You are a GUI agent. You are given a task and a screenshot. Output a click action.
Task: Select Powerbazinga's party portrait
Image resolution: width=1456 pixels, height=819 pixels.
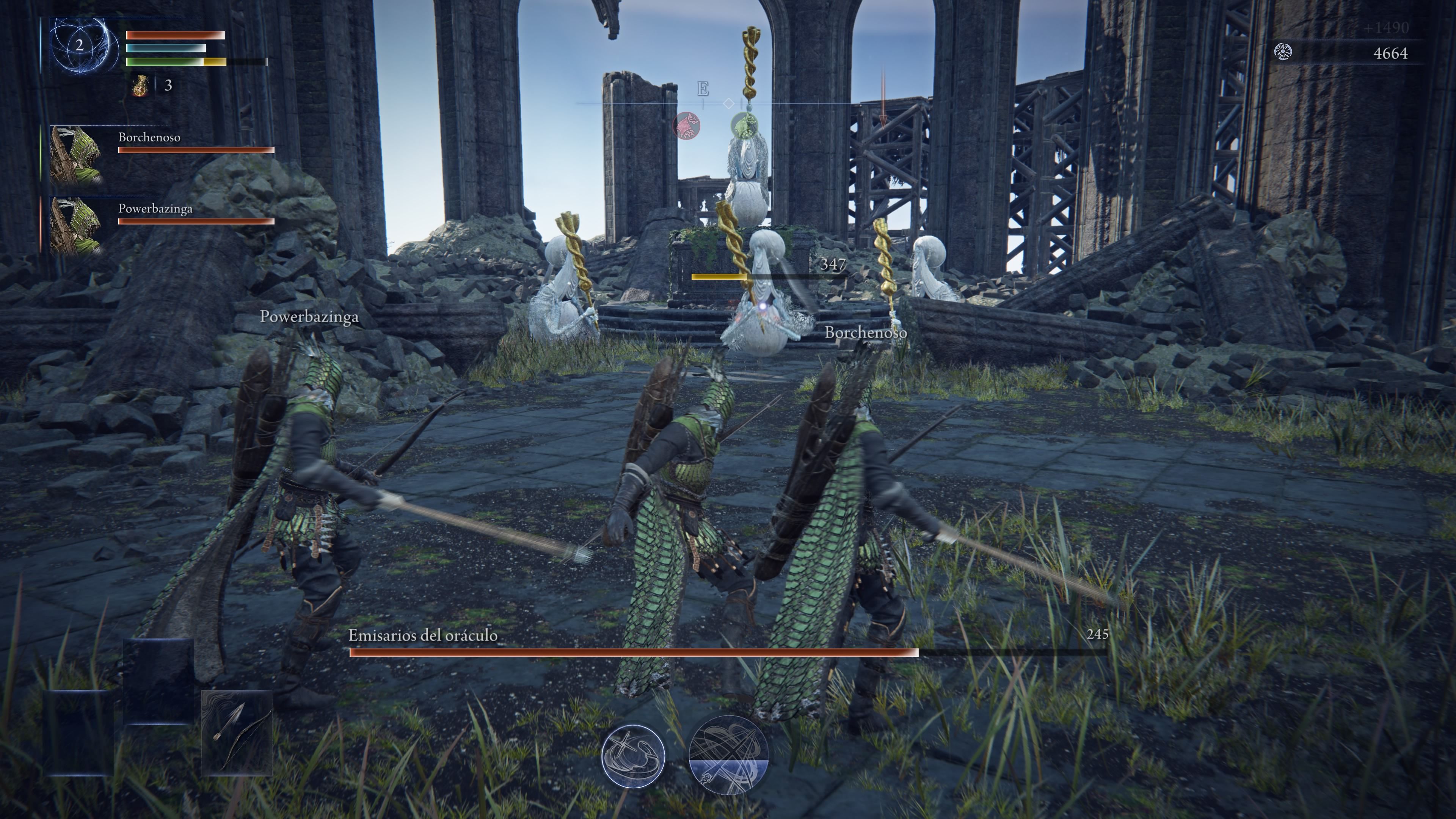tap(76, 225)
